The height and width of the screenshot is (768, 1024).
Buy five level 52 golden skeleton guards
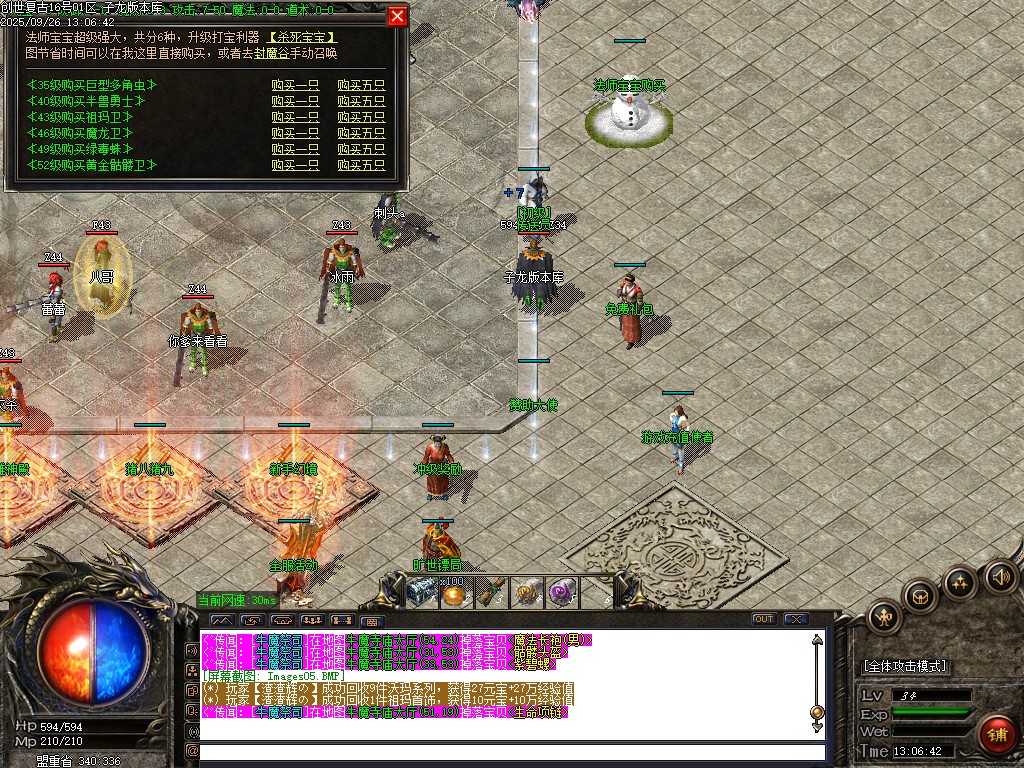click(361, 165)
